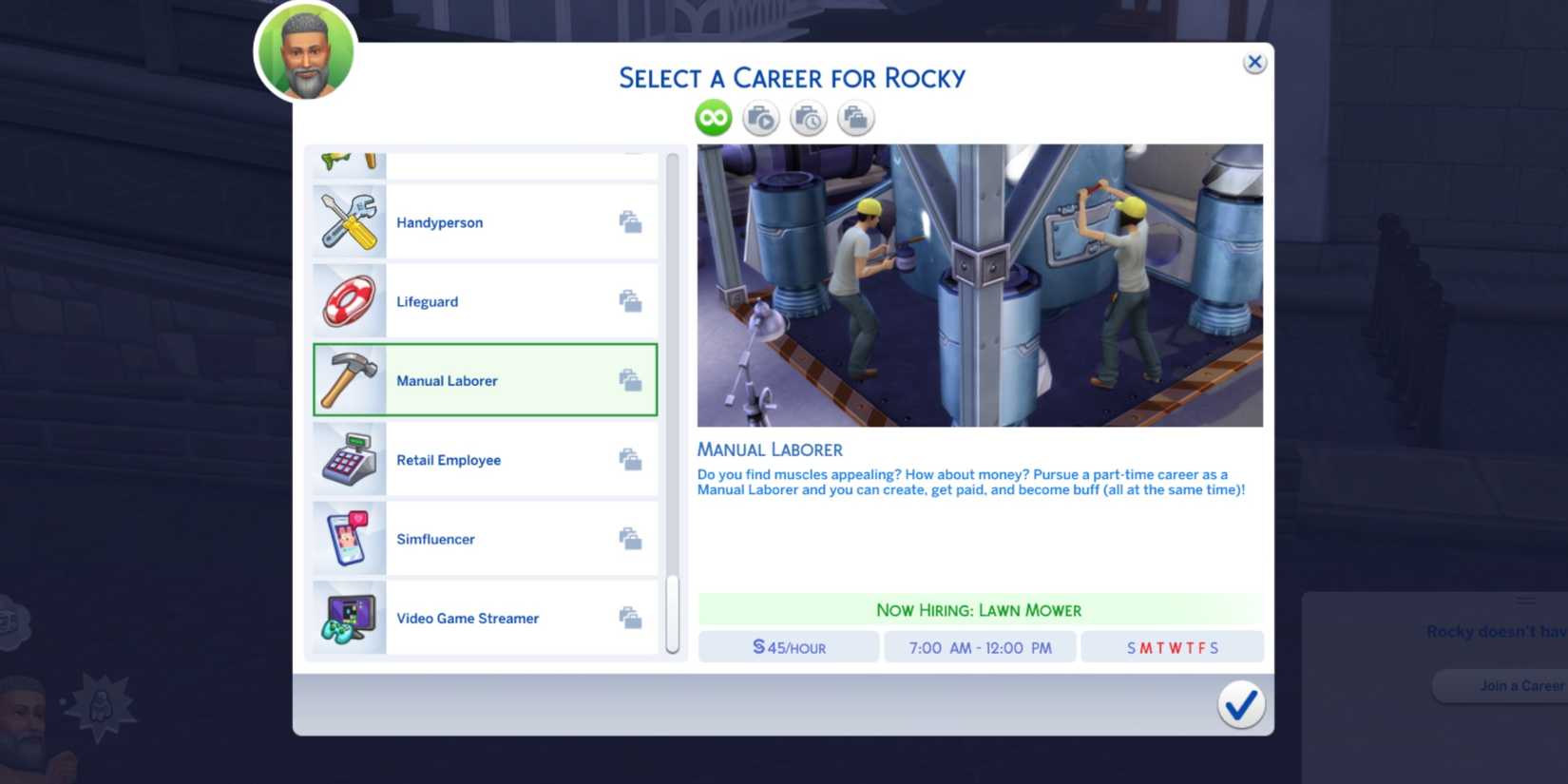
Task: Select the Video Game Streamer career entry
Action: [x=485, y=616]
